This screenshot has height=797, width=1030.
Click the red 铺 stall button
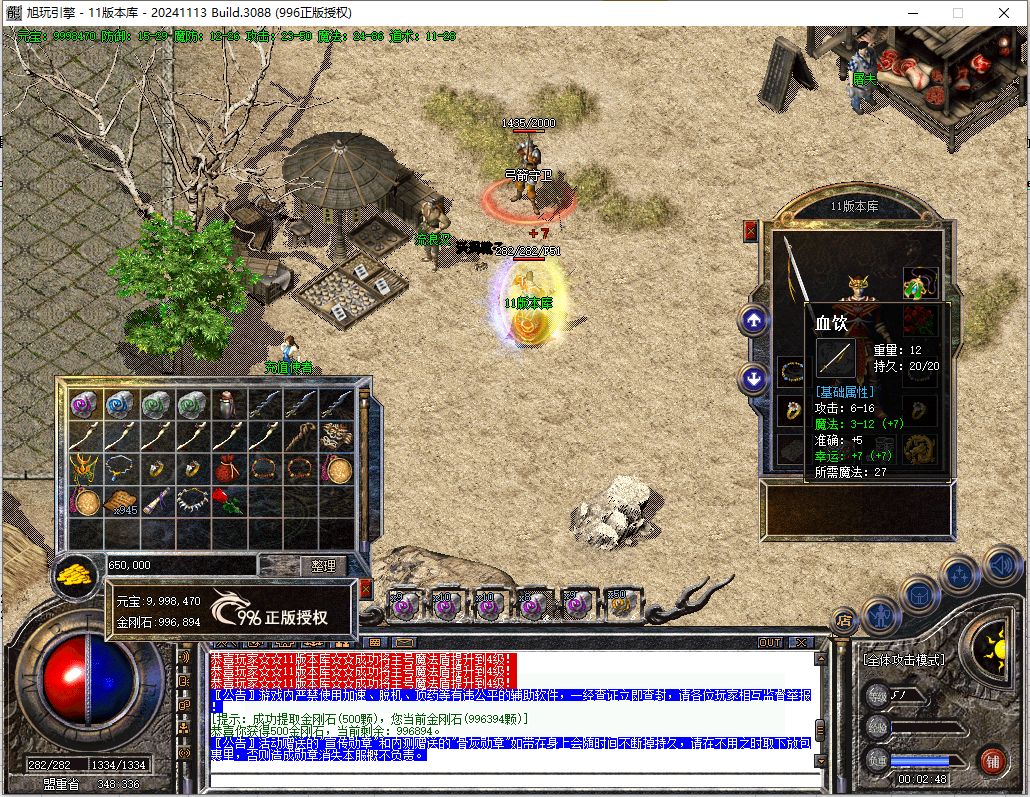(992, 762)
